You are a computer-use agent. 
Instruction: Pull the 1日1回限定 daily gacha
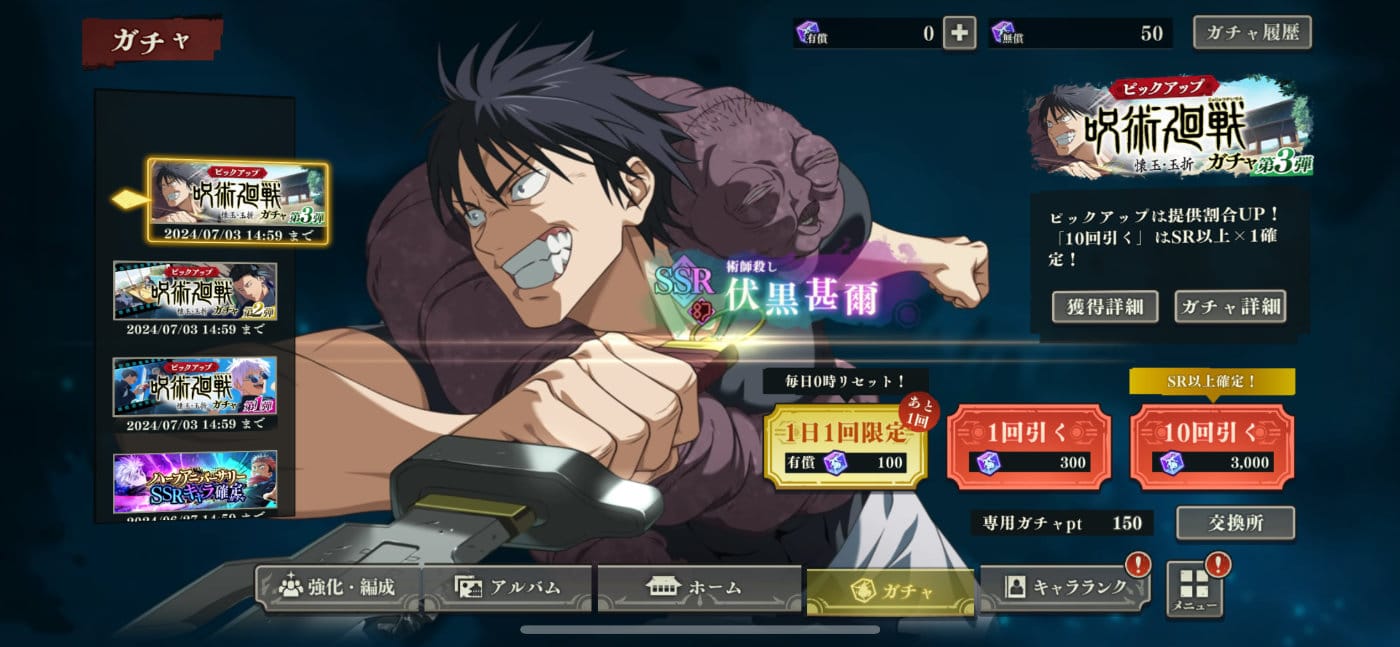pos(845,446)
